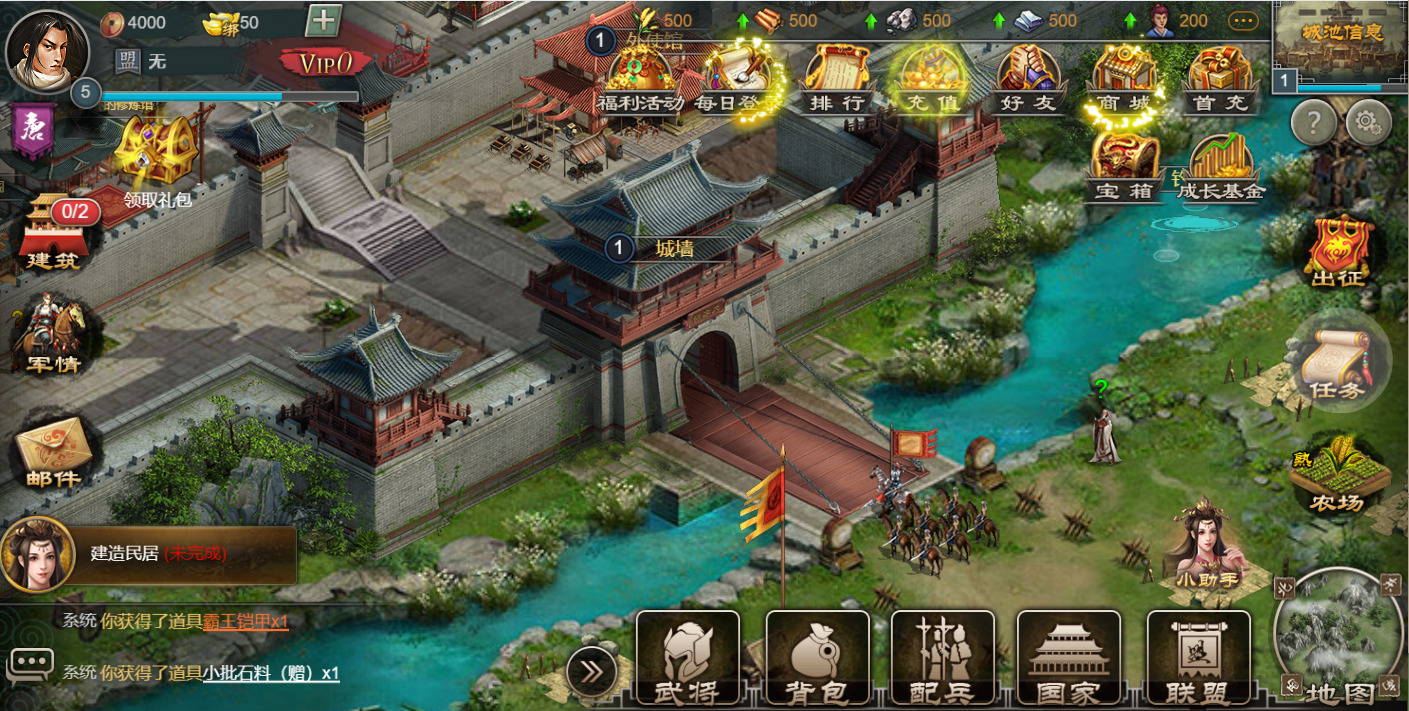This screenshot has width=1409, height=711.
Task: Open the gear settings button
Action: pyautogui.click(x=1368, y=123)
